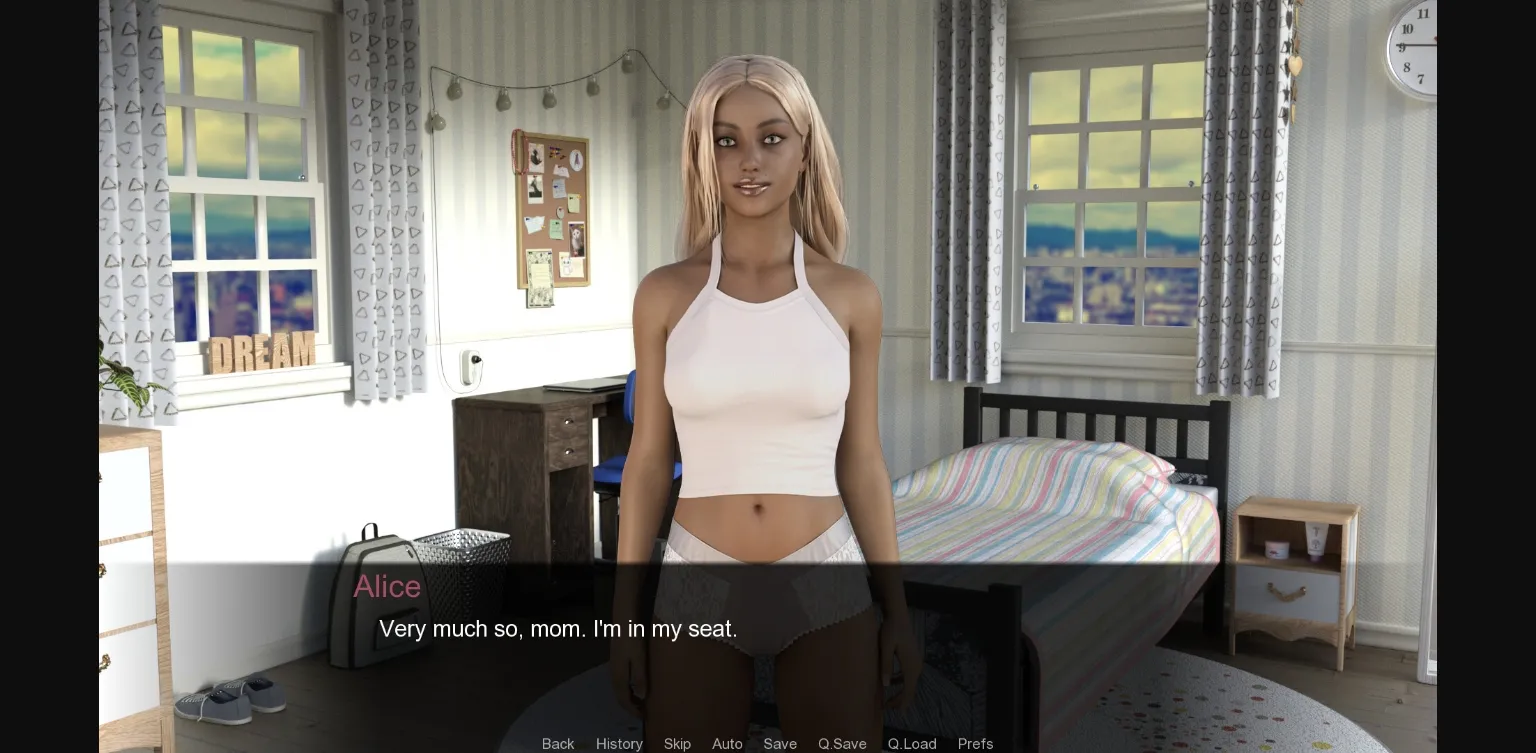
Task: Enable Auto-forward dialogue mode
Action: pyautogui.click(x=727, y=744)
